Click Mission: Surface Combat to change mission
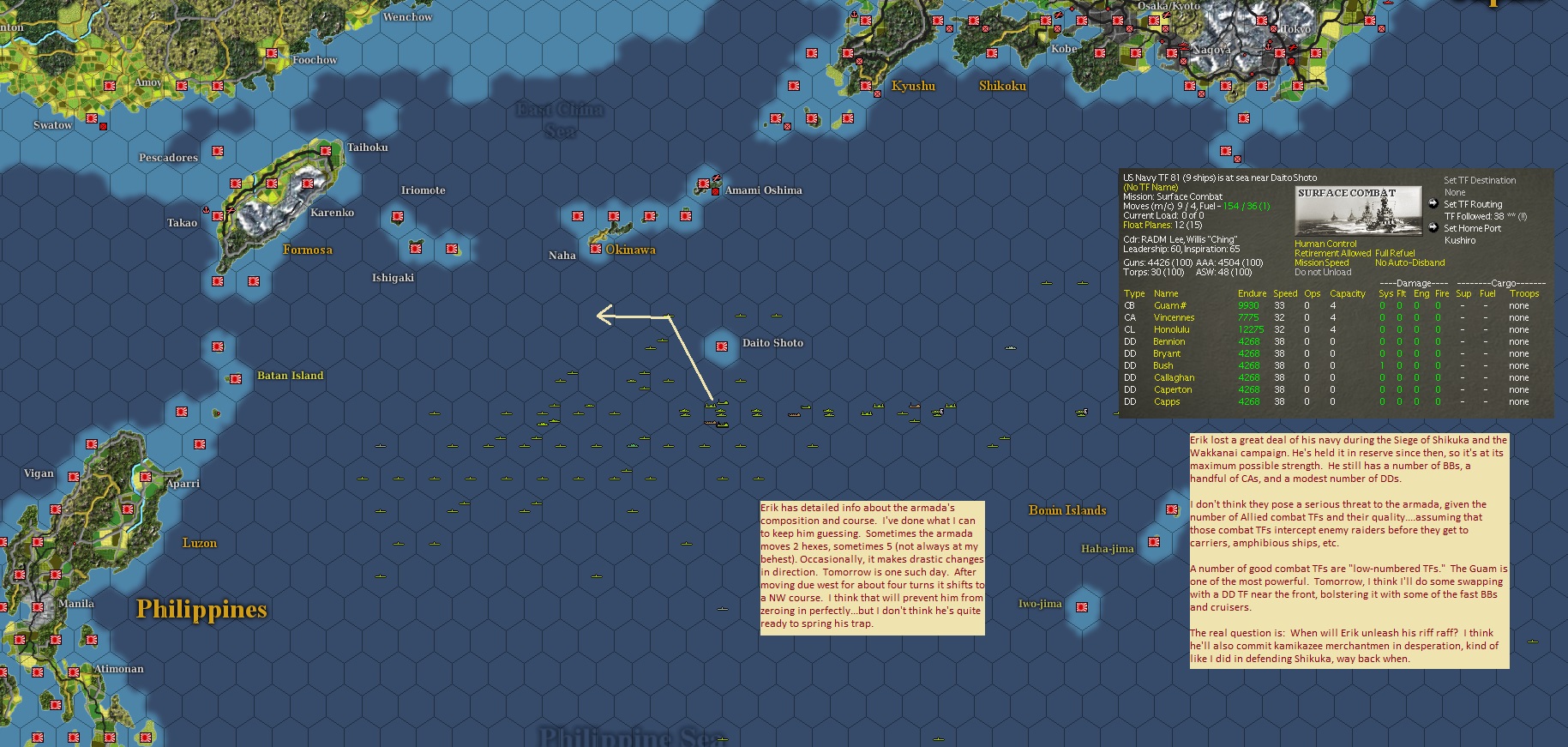This screenshot has width=1568, height=747. [x=1174, y=196]
